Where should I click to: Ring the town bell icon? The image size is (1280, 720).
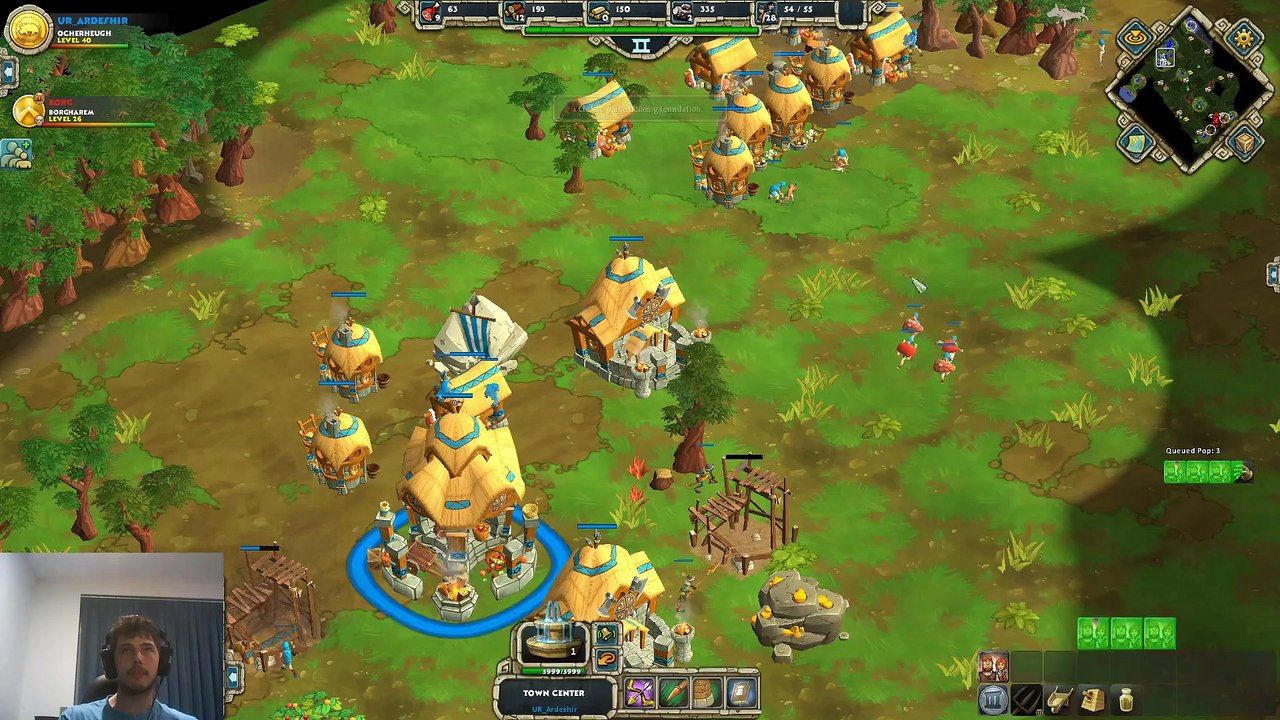[606, 634]
